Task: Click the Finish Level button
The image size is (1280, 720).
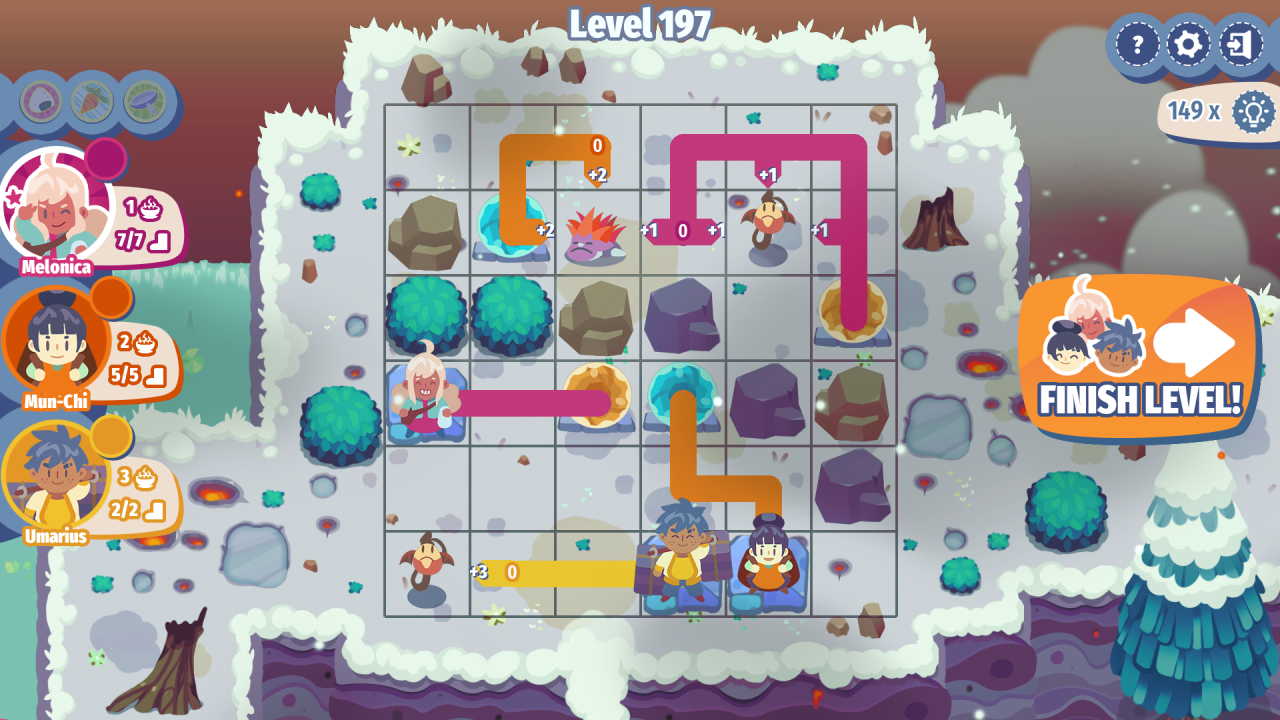Action: point(1139,358)
